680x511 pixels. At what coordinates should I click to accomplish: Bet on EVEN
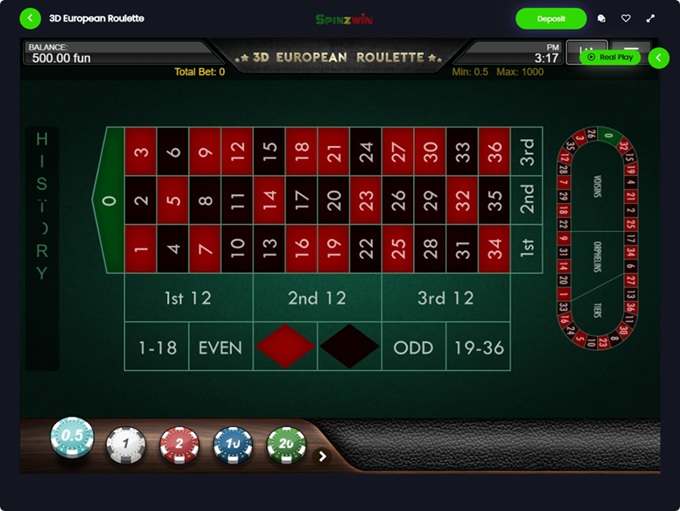pyautogui.click(x=221, y=348)
